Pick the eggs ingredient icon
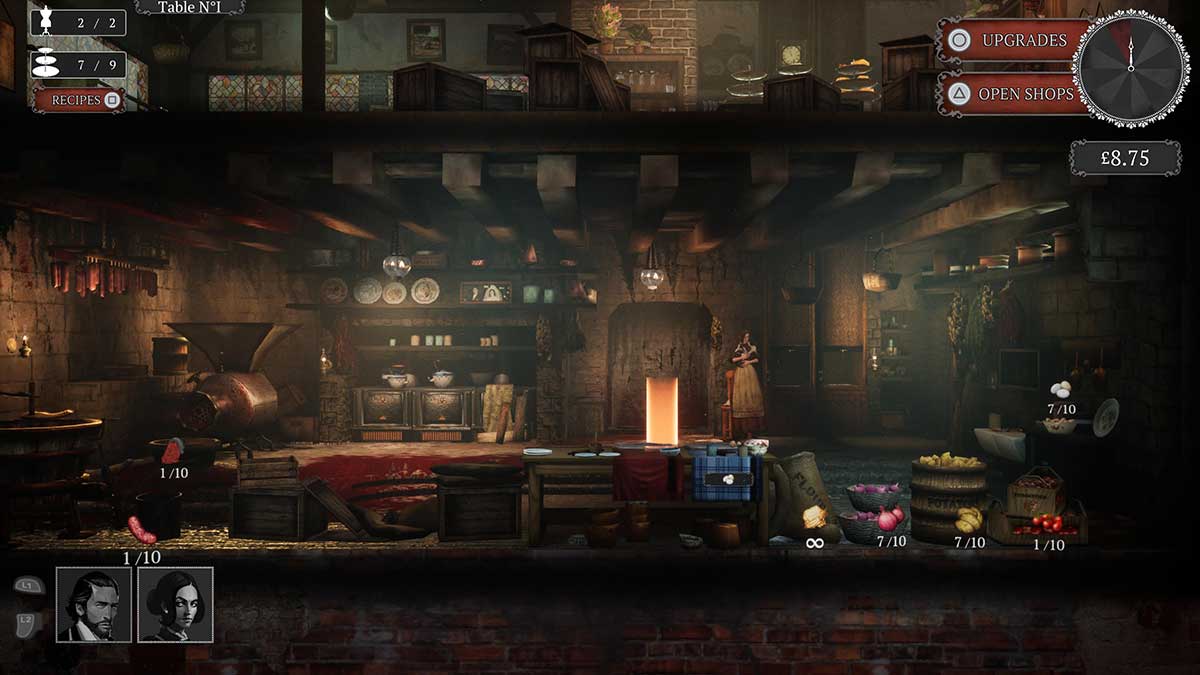Image resolution: width=1200 pixels, height=675 pixels. (x=1061, y=390)
